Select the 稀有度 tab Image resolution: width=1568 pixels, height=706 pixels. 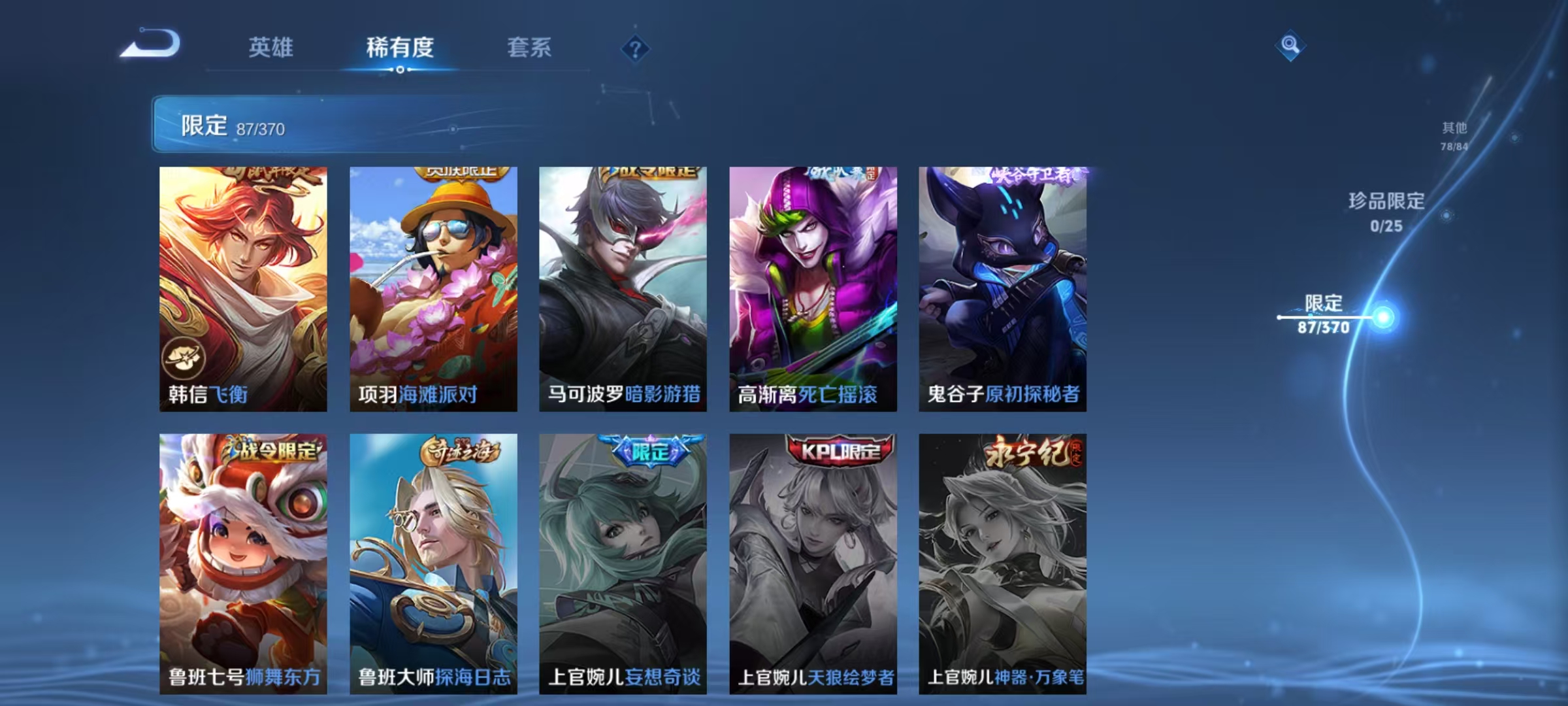[400, 47]
